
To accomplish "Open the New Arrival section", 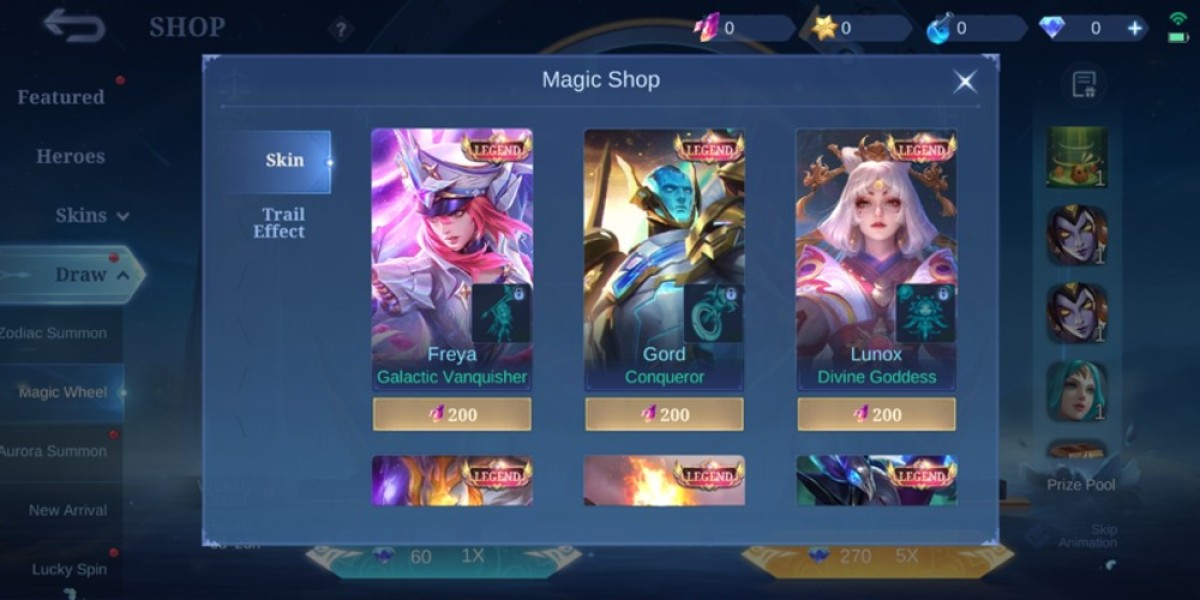I will click(67, 510).
